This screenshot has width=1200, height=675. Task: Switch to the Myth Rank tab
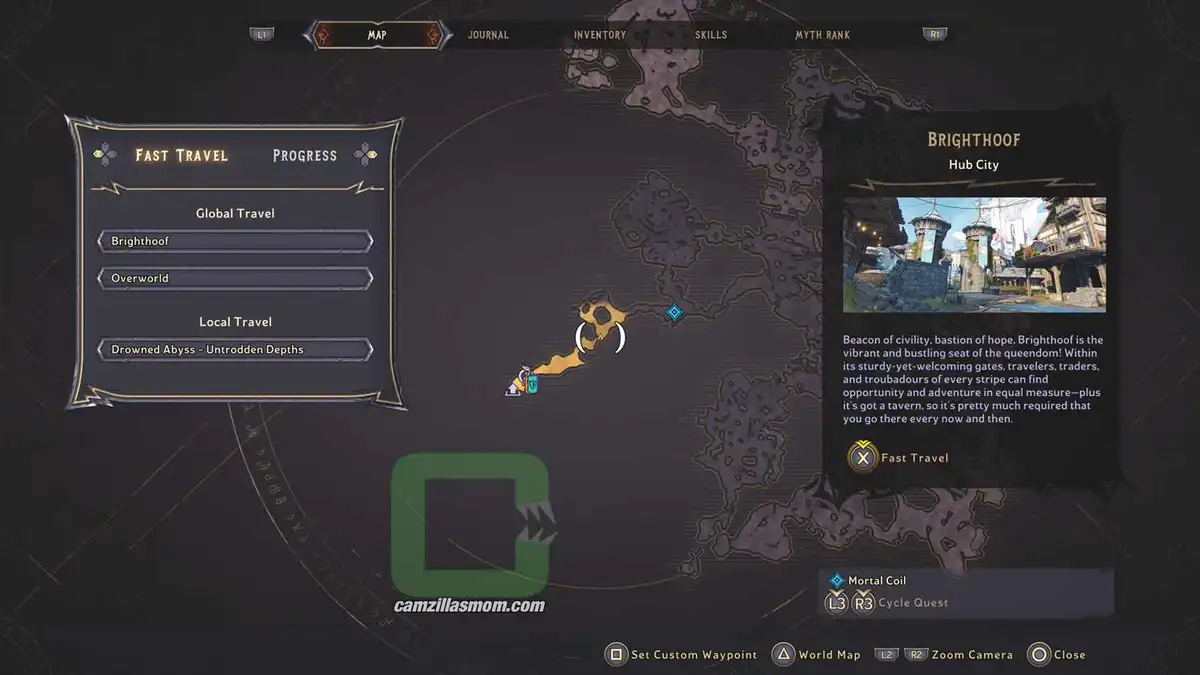point(822,35)
